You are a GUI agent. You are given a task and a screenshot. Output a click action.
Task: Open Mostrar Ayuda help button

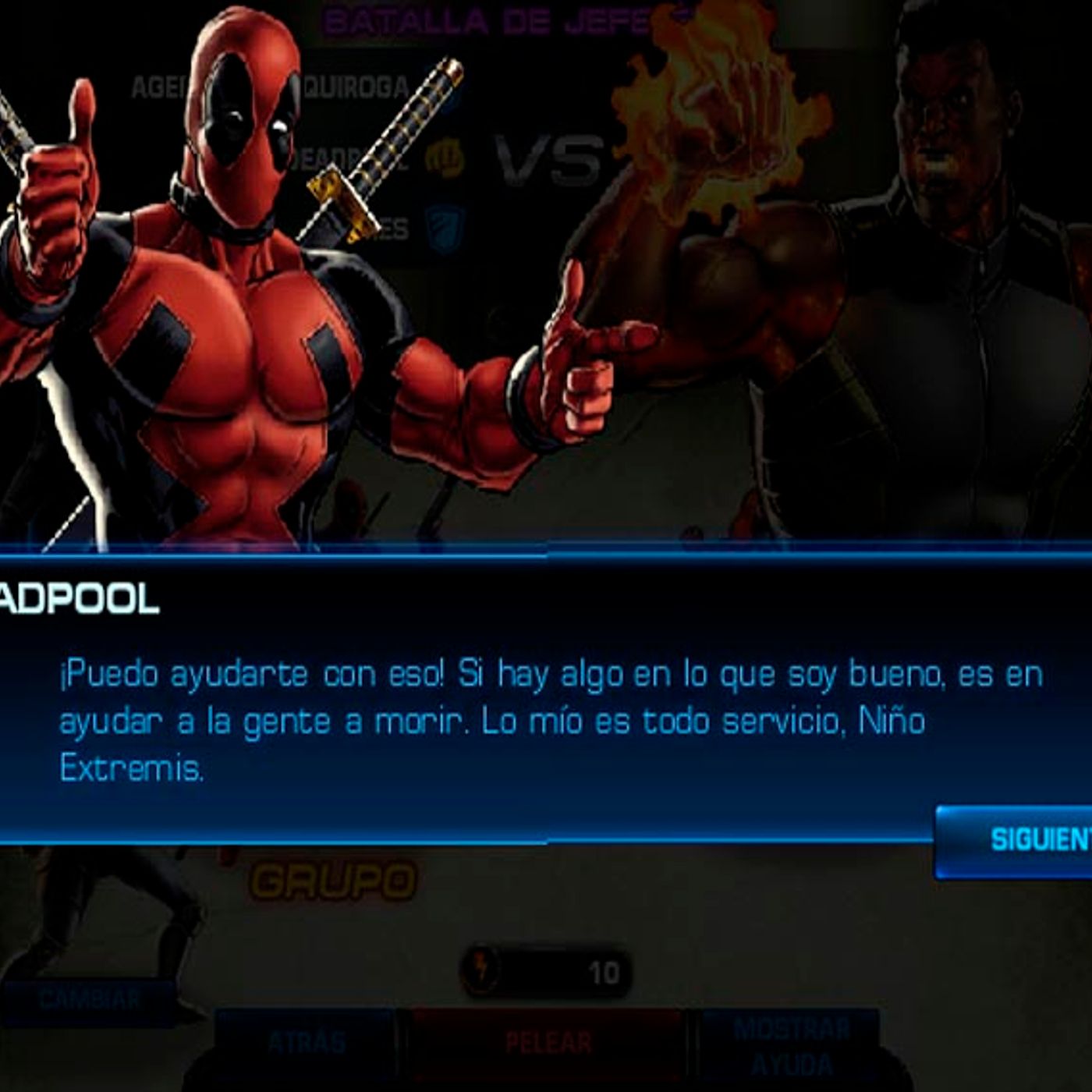(x=790, y=1045)
